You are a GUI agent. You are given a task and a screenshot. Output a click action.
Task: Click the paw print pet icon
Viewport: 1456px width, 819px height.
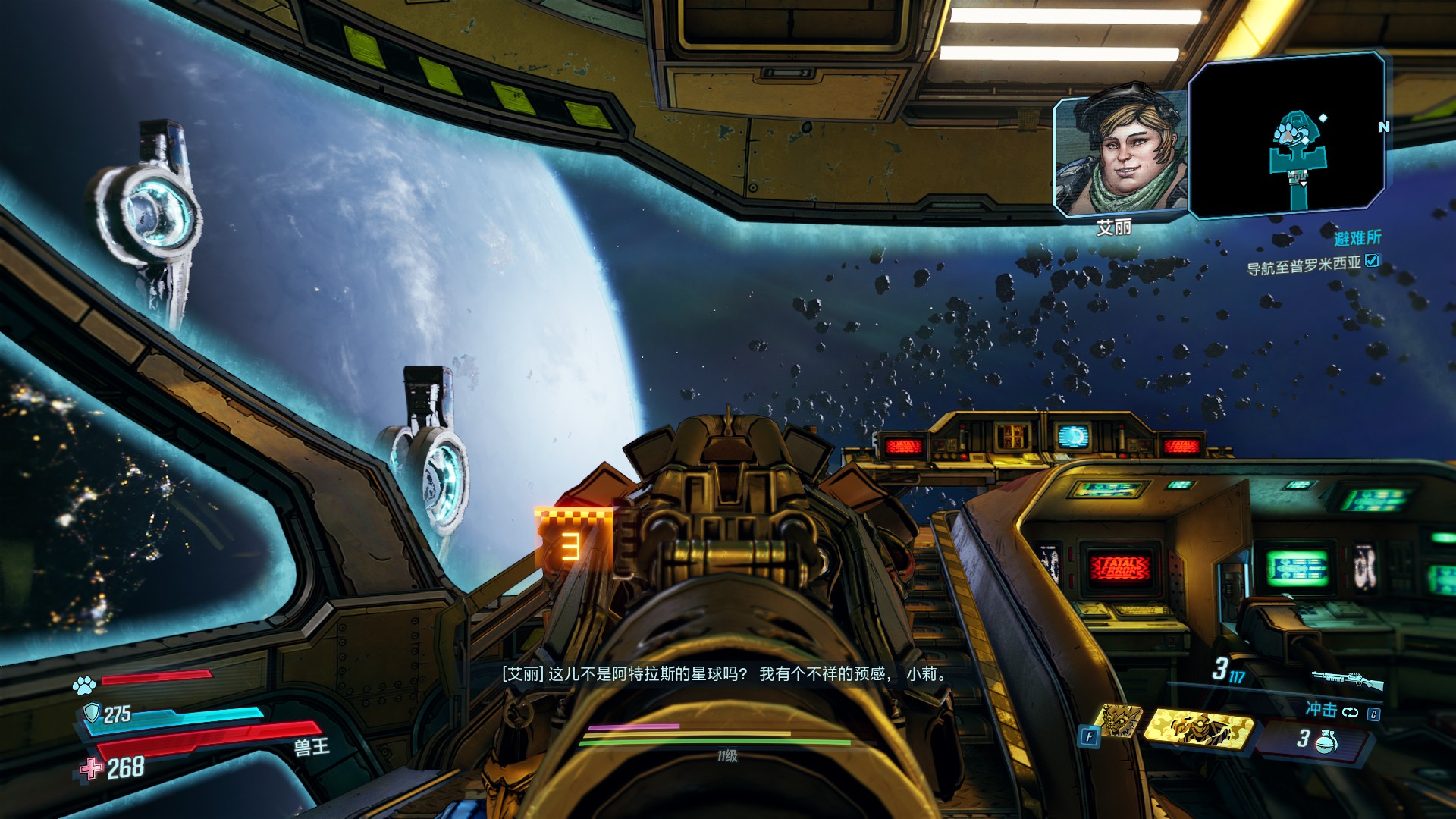(84, 686)
